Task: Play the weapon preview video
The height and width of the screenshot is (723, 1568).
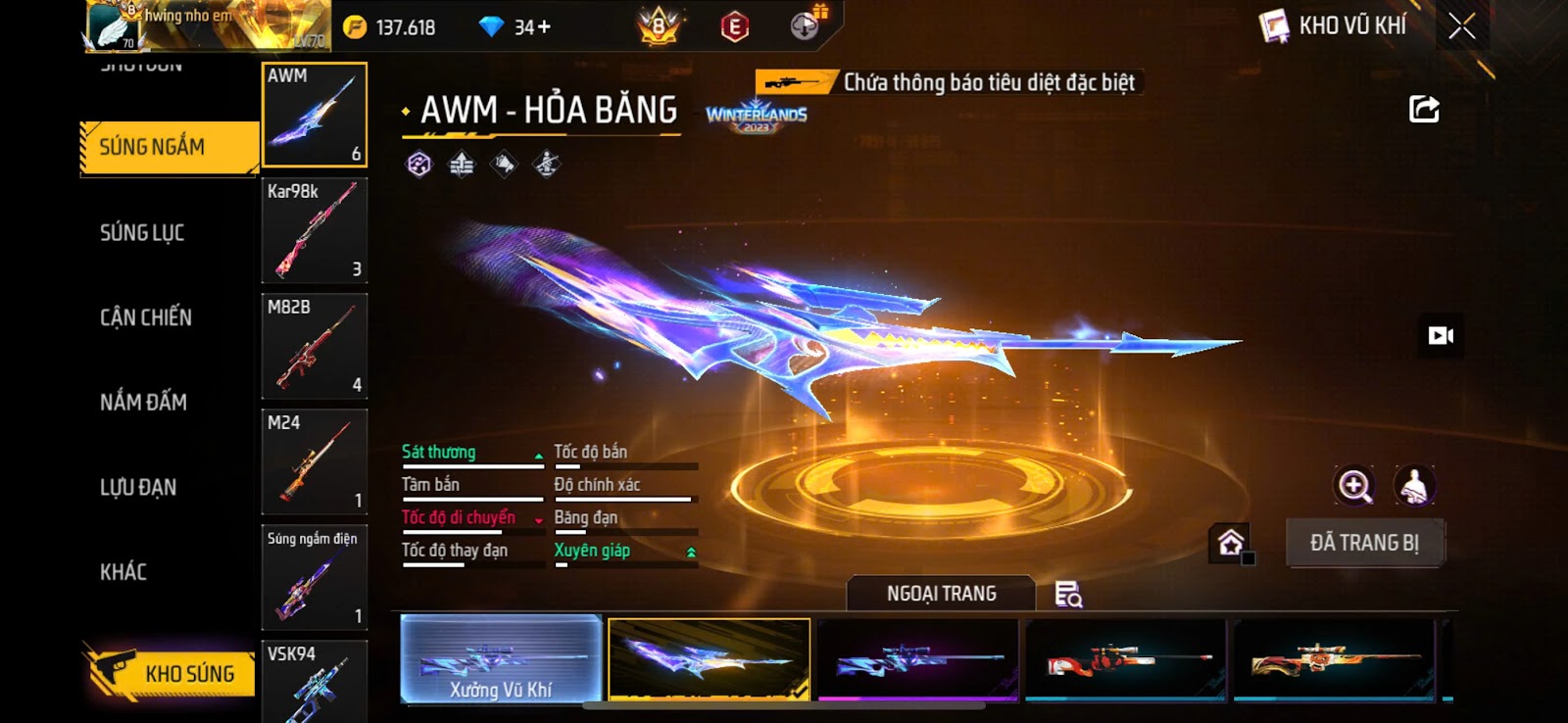Action: 1441,336
